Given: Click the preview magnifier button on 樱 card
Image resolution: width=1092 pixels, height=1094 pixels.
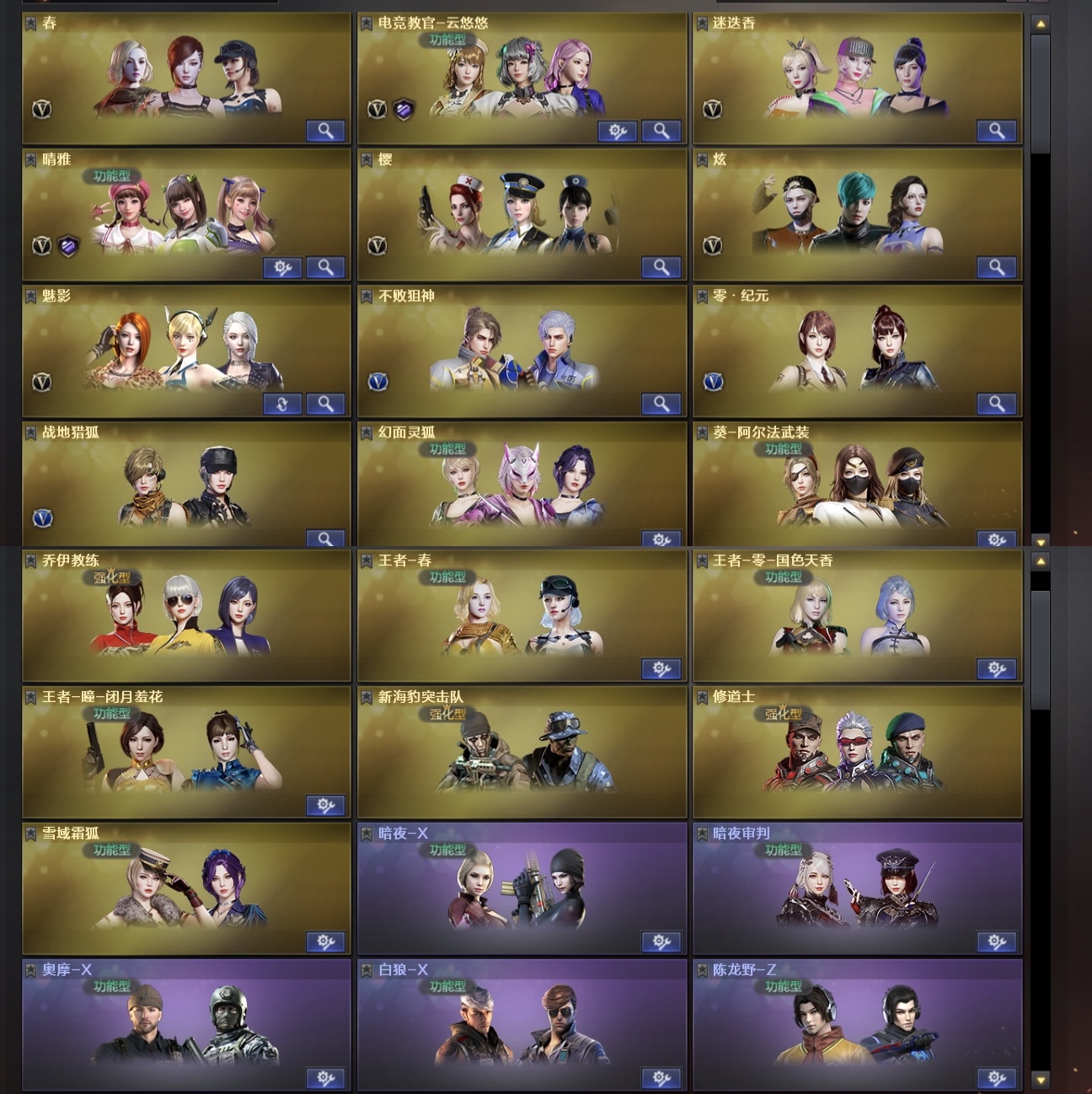Looking at the screenshot, I should (x=661, y=267).
